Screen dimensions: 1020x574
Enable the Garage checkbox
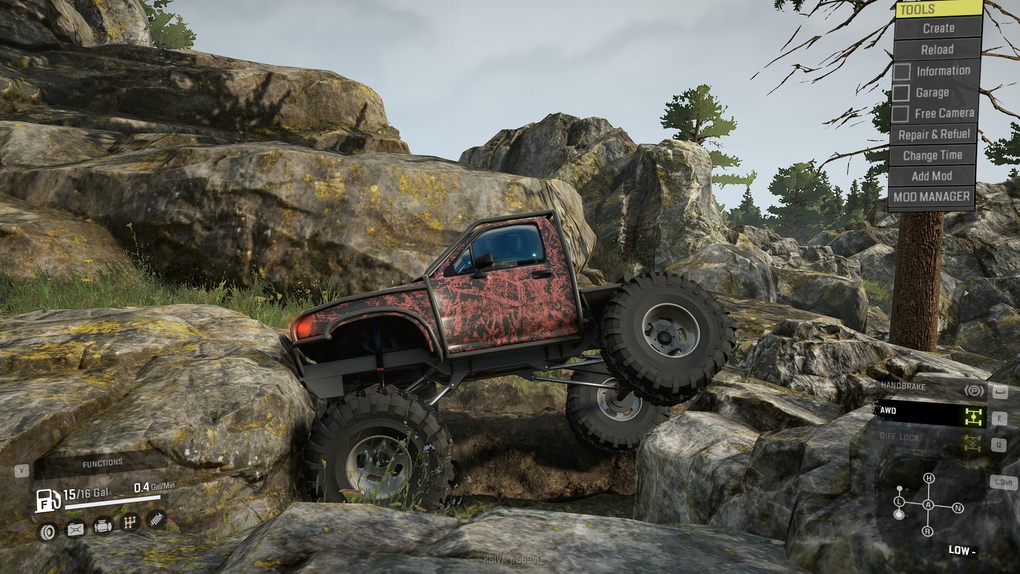[x=901, y=92]
